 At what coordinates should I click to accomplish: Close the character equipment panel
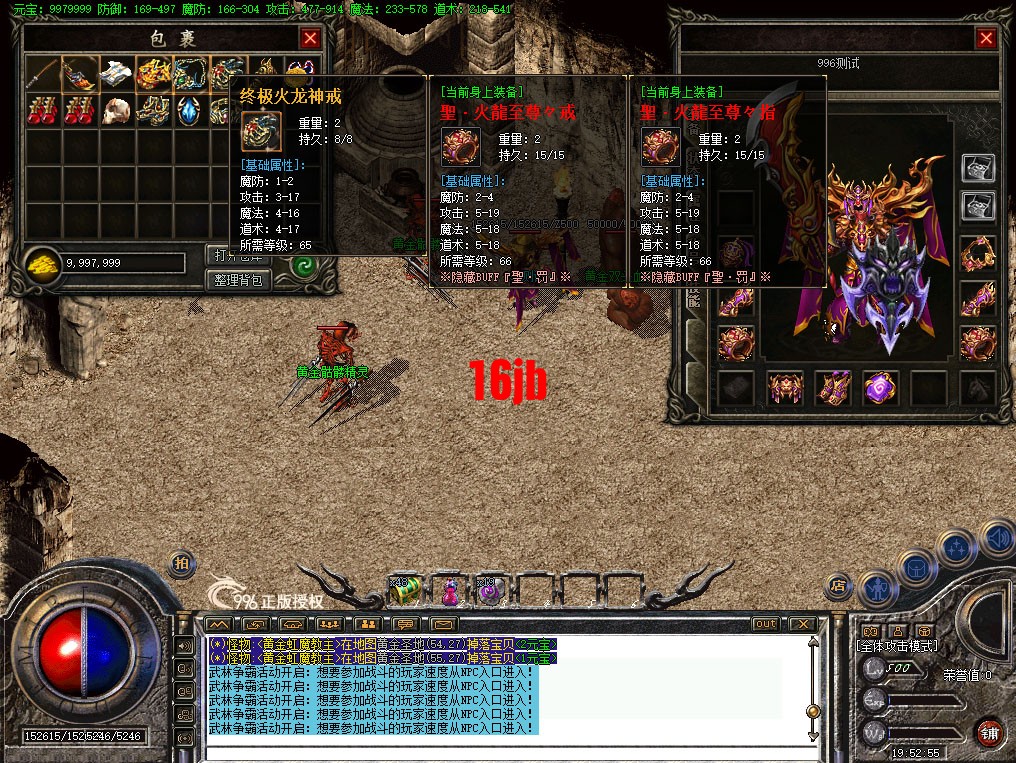coord(986,38)
